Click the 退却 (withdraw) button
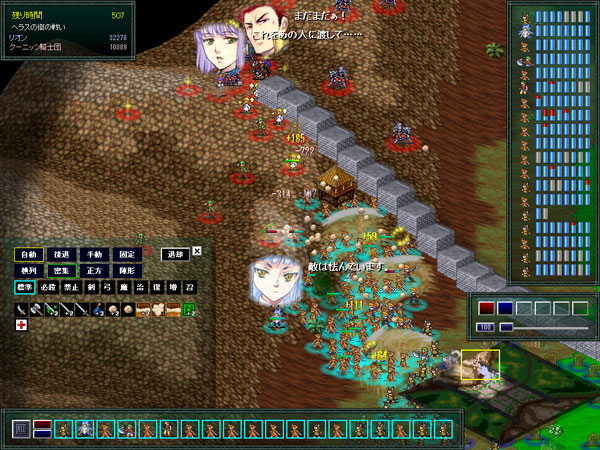 174,254
